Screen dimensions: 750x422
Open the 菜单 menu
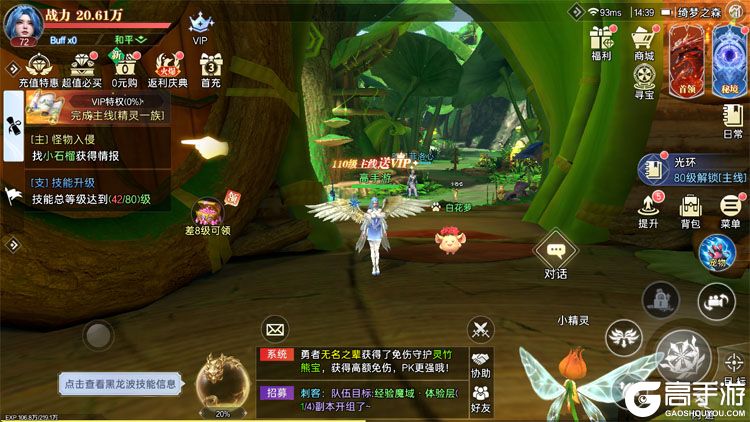(730, 208)
